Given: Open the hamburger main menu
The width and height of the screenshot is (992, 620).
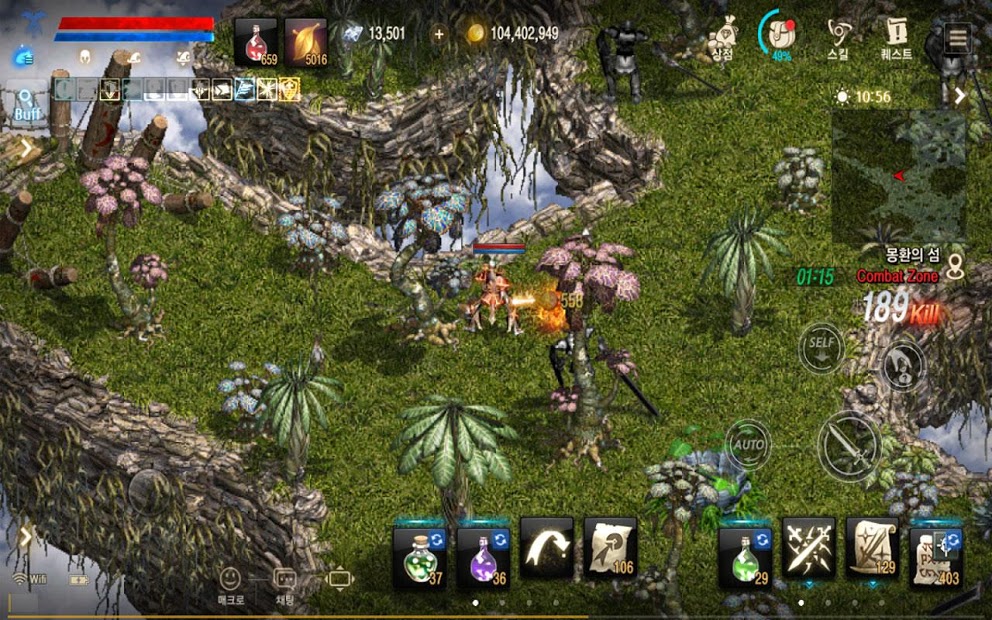Looking at the screenshot, I should pyautogui.click(x=958, y=38).
